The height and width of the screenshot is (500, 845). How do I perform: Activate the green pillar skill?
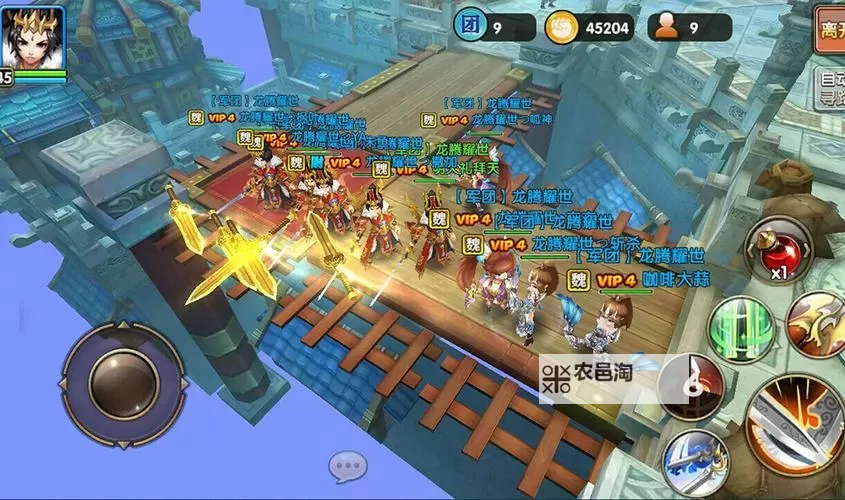pyautogui.click(x=741, y=326)
